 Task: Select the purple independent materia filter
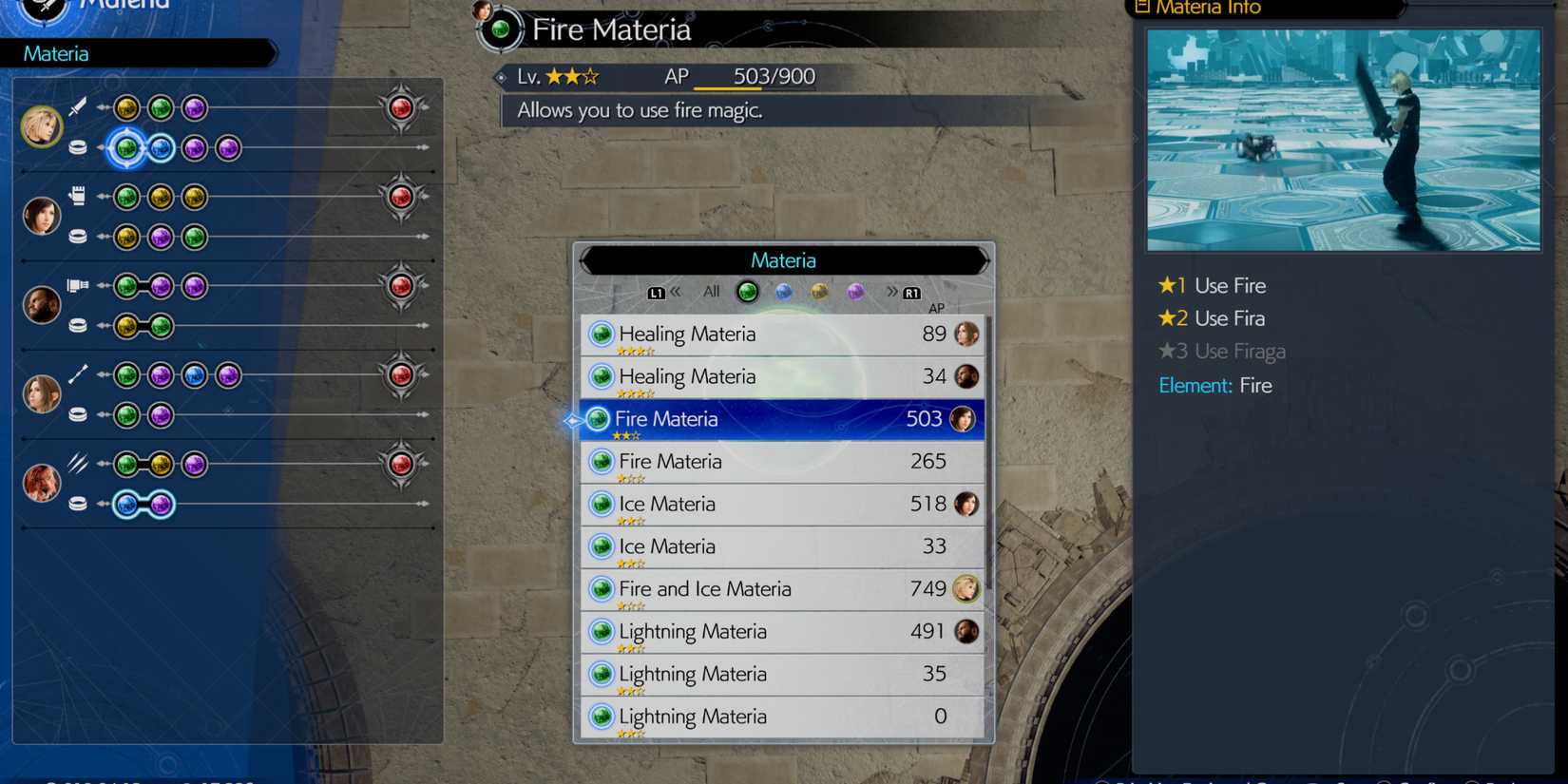tap(855, 292)
